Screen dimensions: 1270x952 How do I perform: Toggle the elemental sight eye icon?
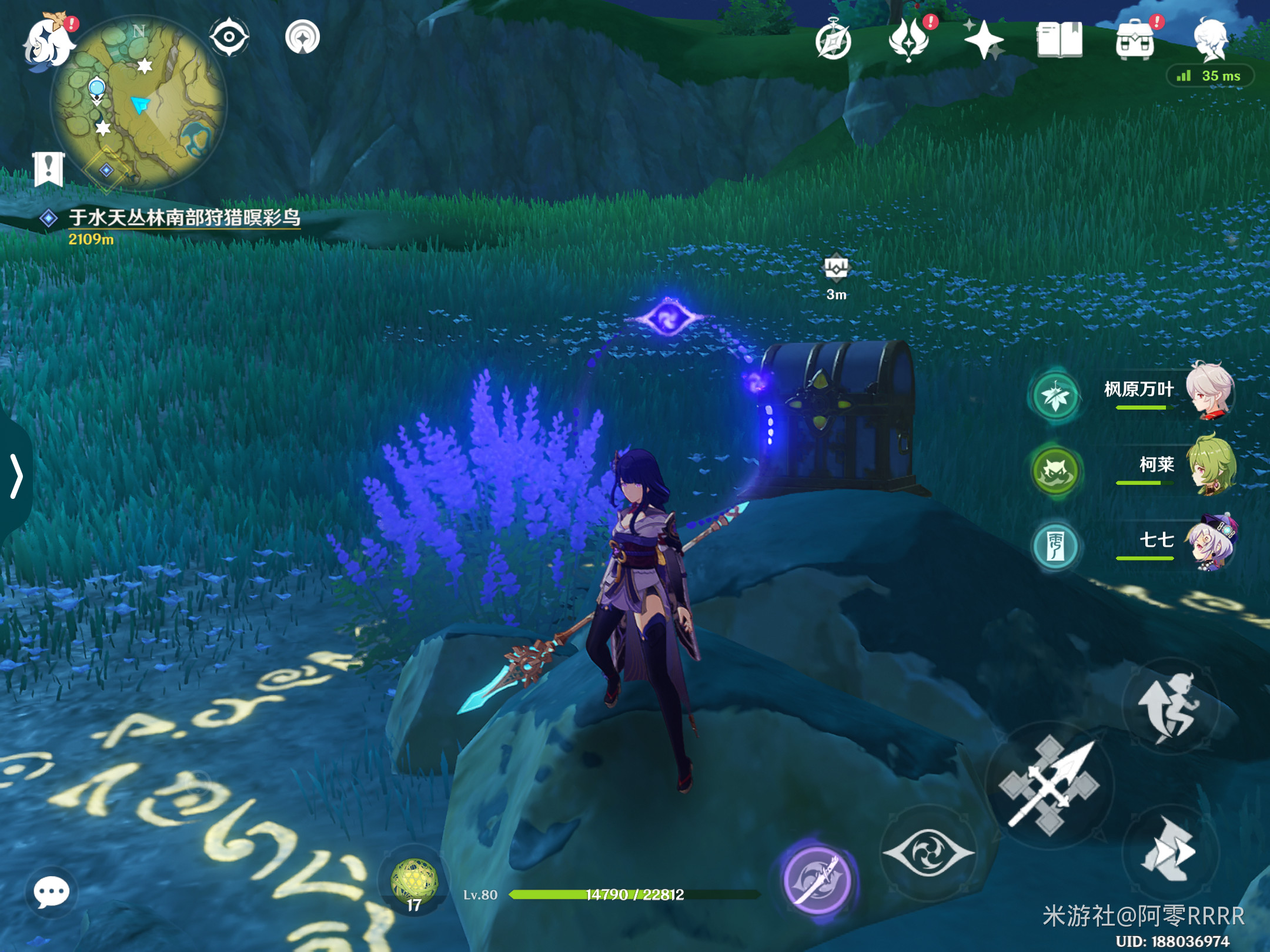[x=229, y=37]
